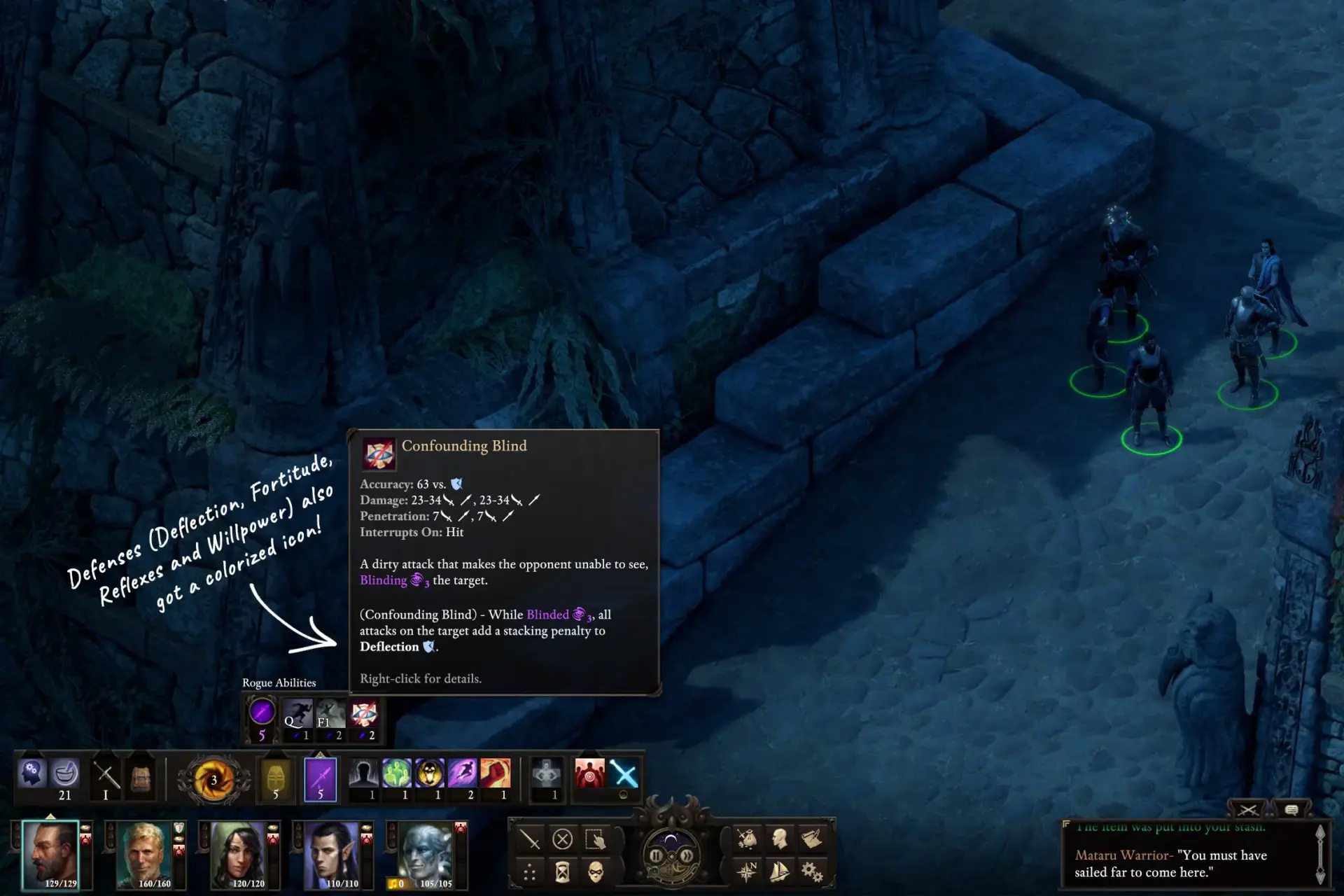Viewport: 1344px width, 896px height.
Task: Click the sword attack command button
Action: [530, 839]
